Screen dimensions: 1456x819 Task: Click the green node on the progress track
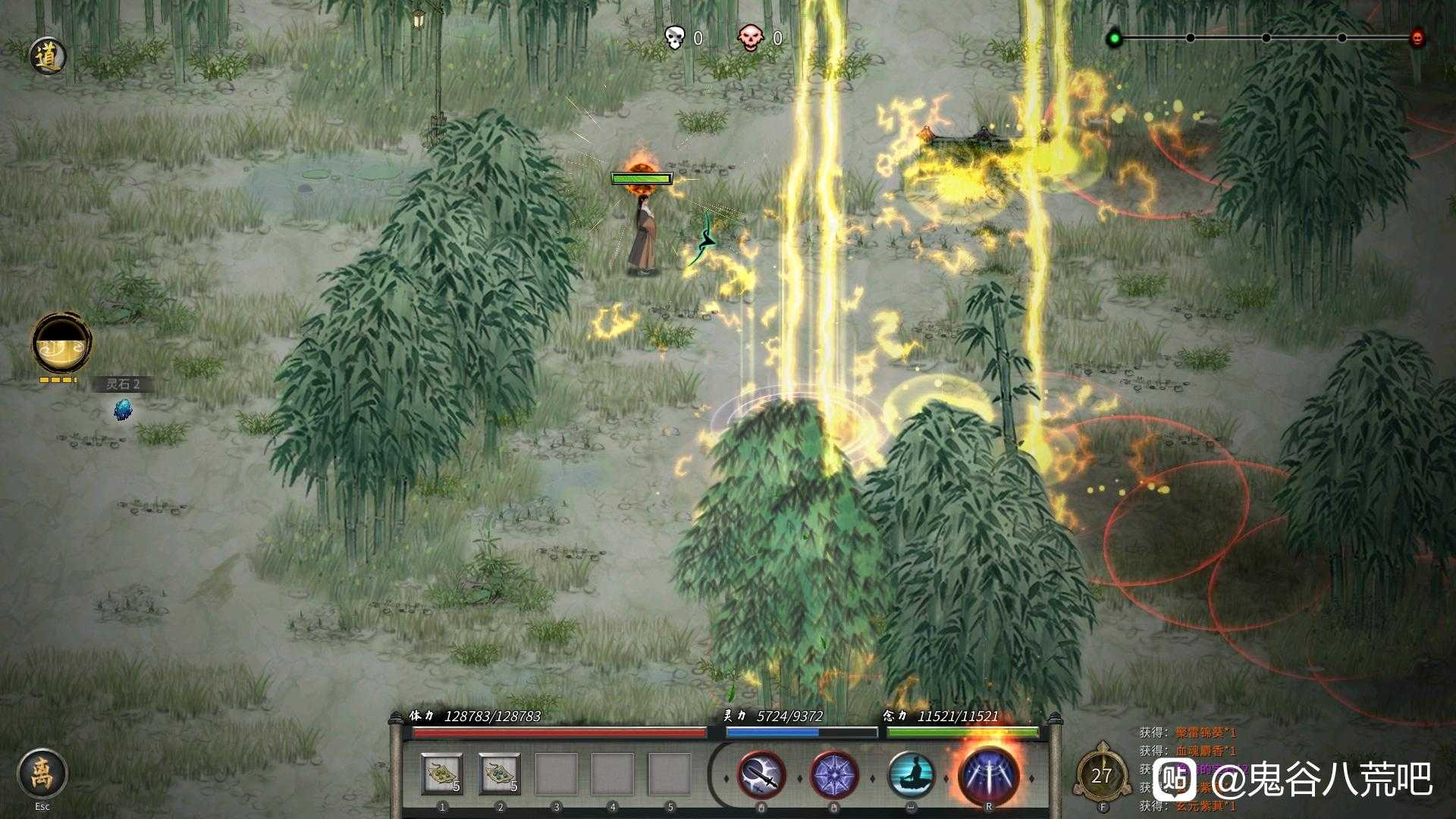[1113, 34]
